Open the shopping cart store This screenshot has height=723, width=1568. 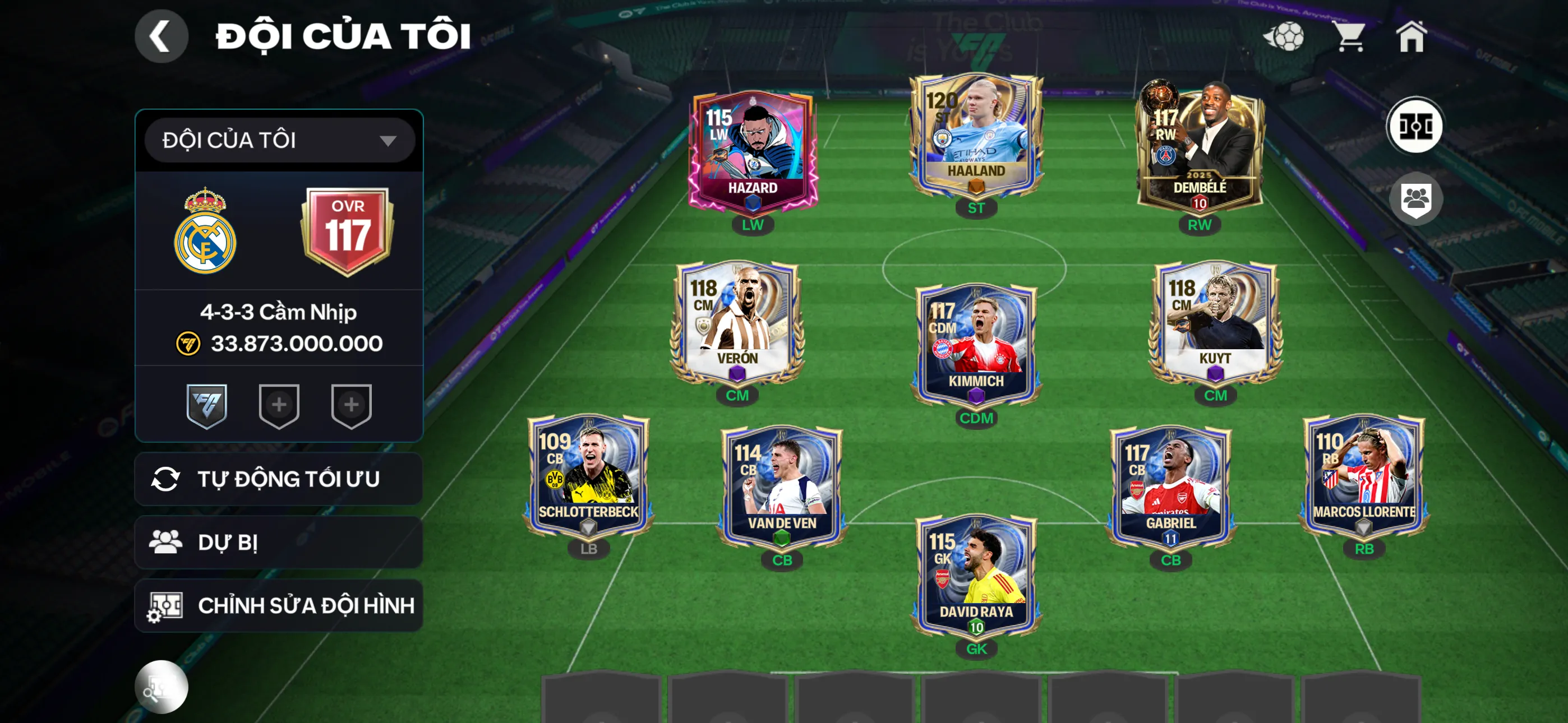[1349, 36]
